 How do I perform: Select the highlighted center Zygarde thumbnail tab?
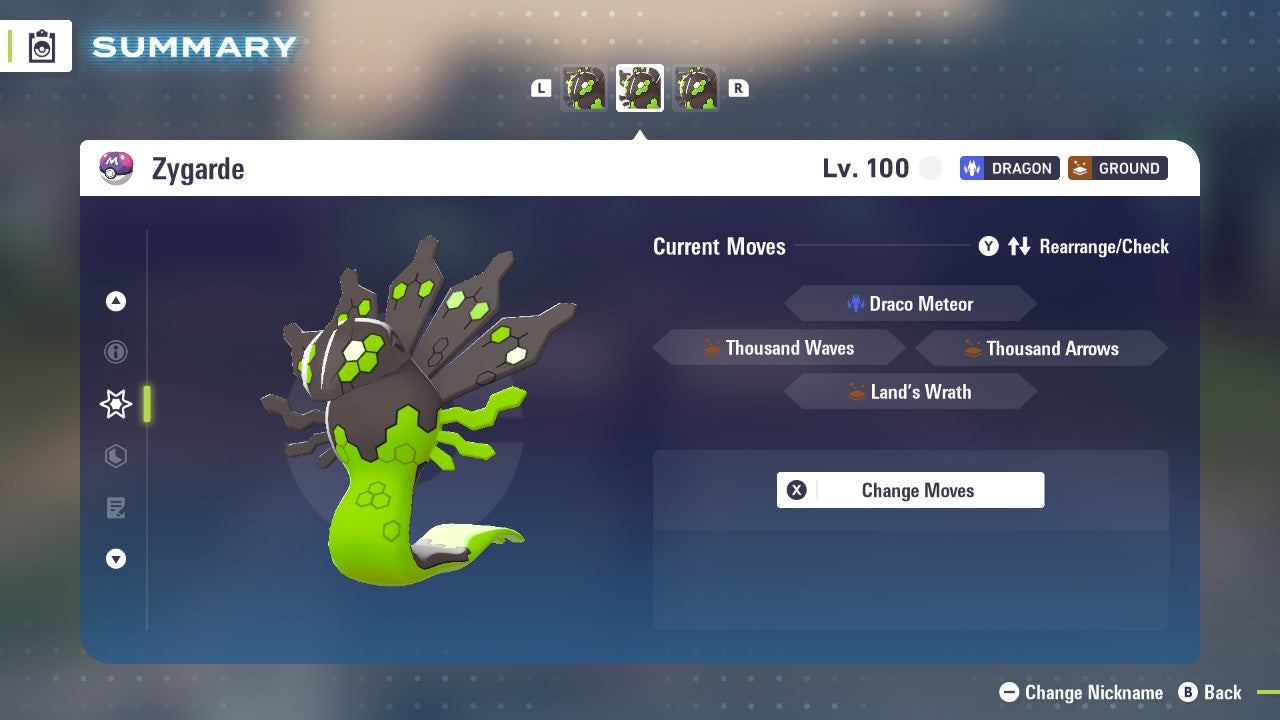click(639, 87)
